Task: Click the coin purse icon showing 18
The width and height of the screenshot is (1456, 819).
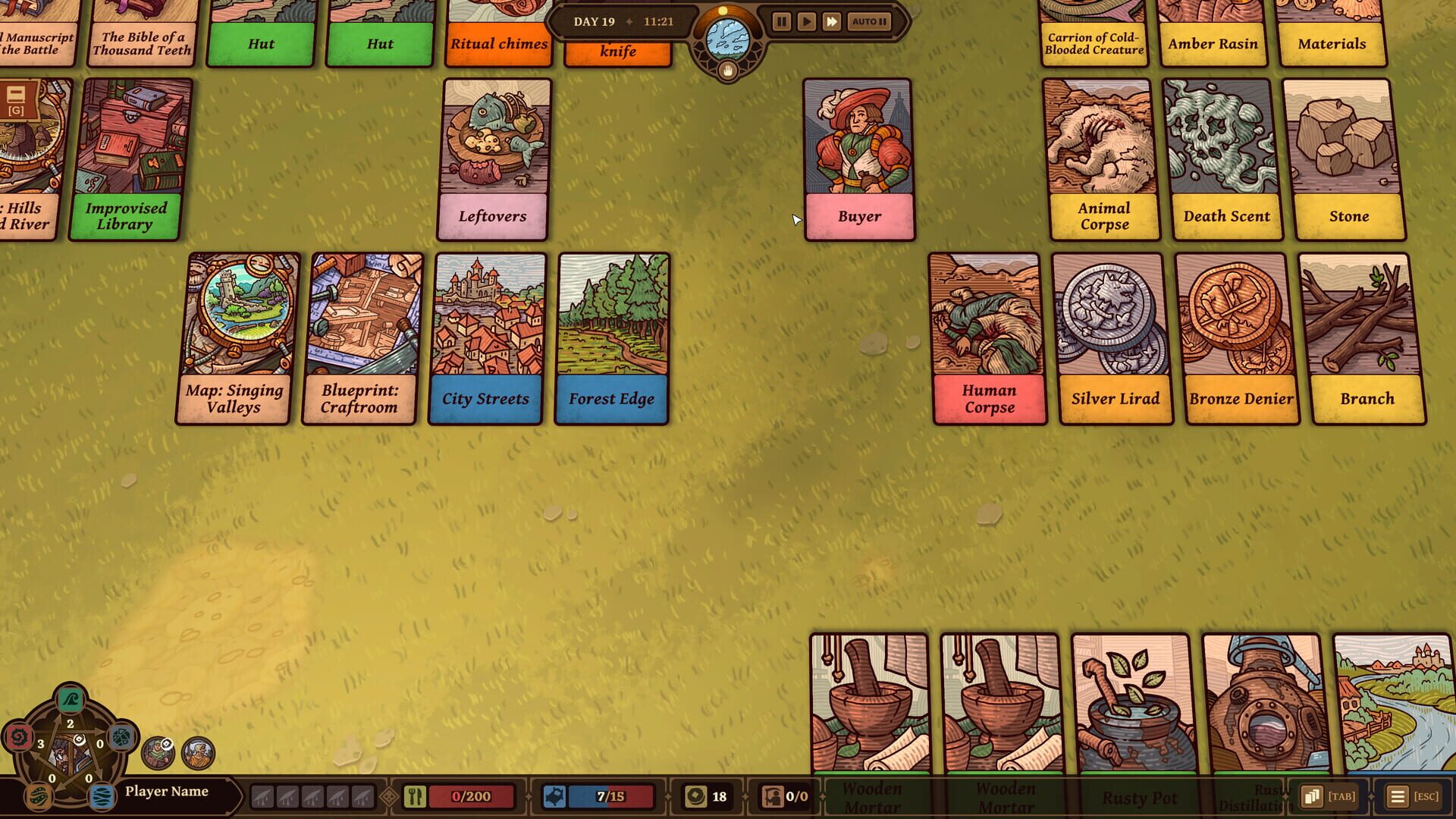Action: (x=696, y=796)
